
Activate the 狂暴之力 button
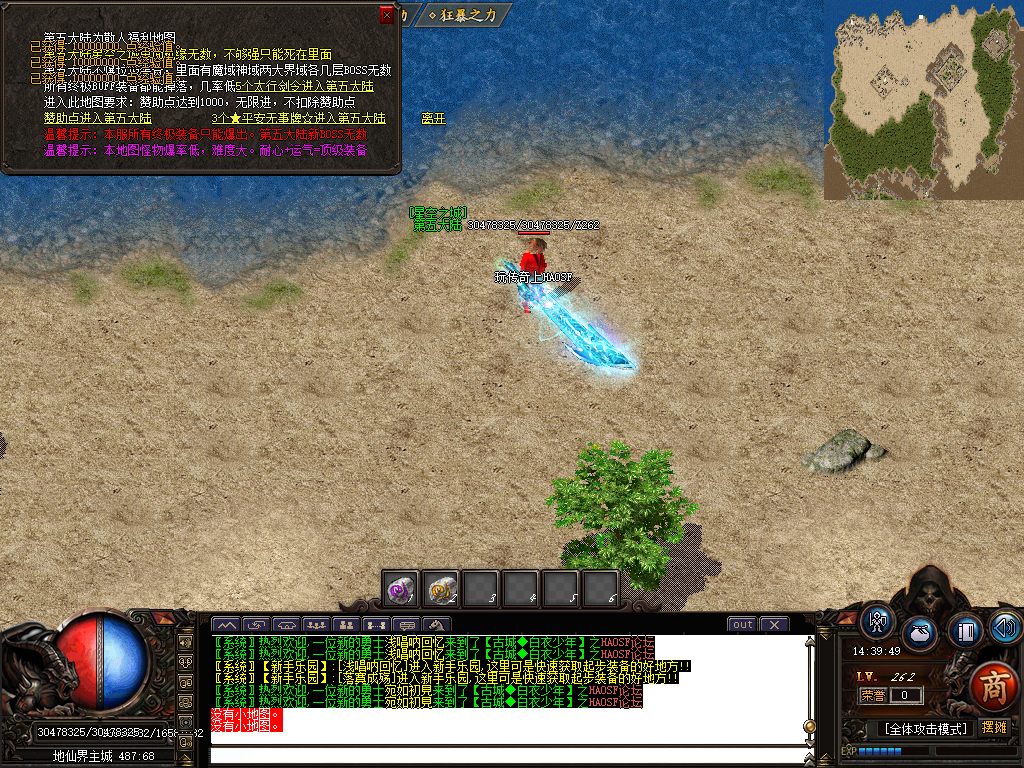[x=466, y=15]
